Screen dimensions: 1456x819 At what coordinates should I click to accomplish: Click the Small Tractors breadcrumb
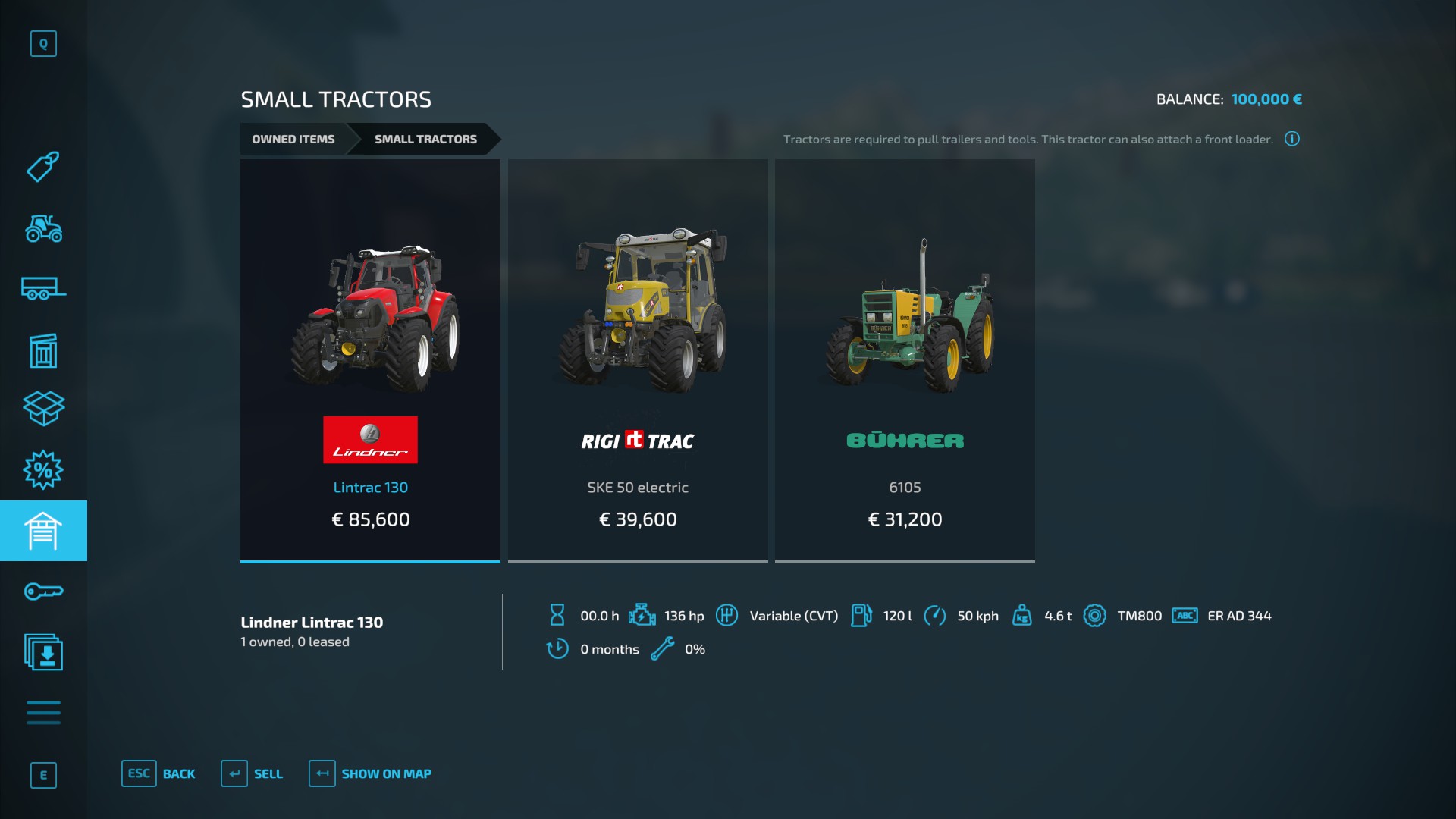425,140
